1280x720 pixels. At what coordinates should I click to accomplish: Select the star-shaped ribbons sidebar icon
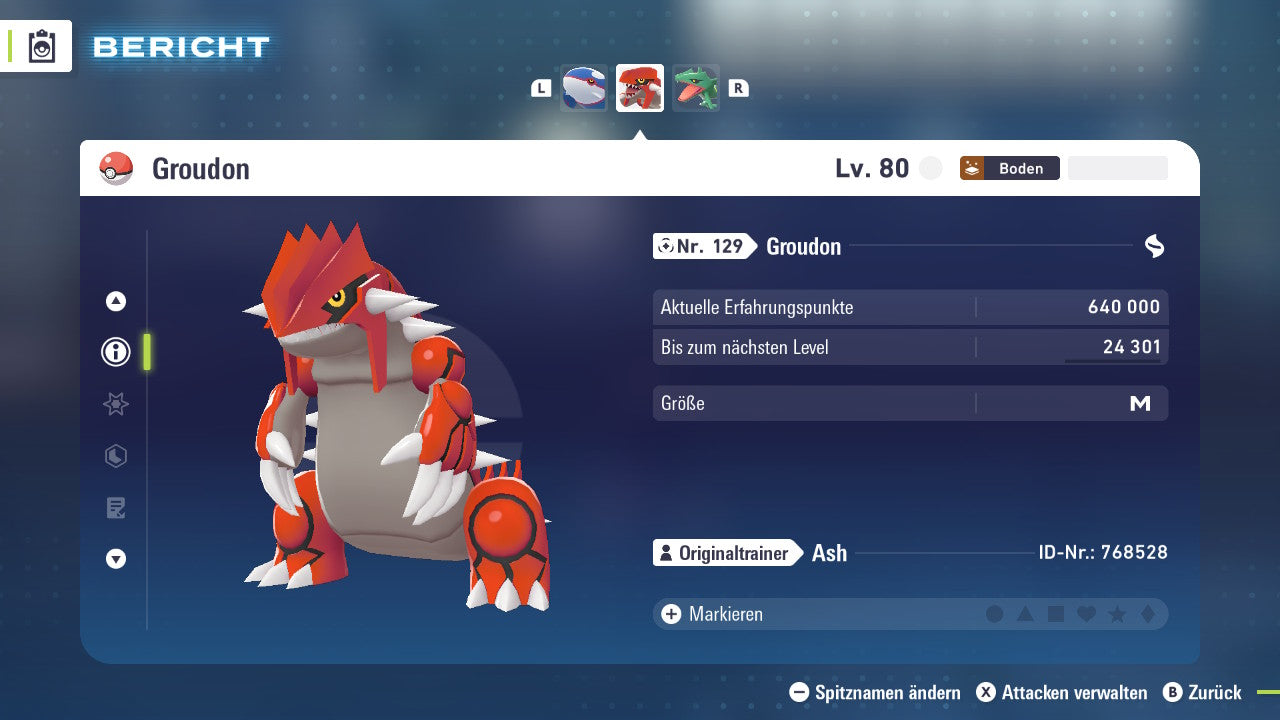[115, 404]
